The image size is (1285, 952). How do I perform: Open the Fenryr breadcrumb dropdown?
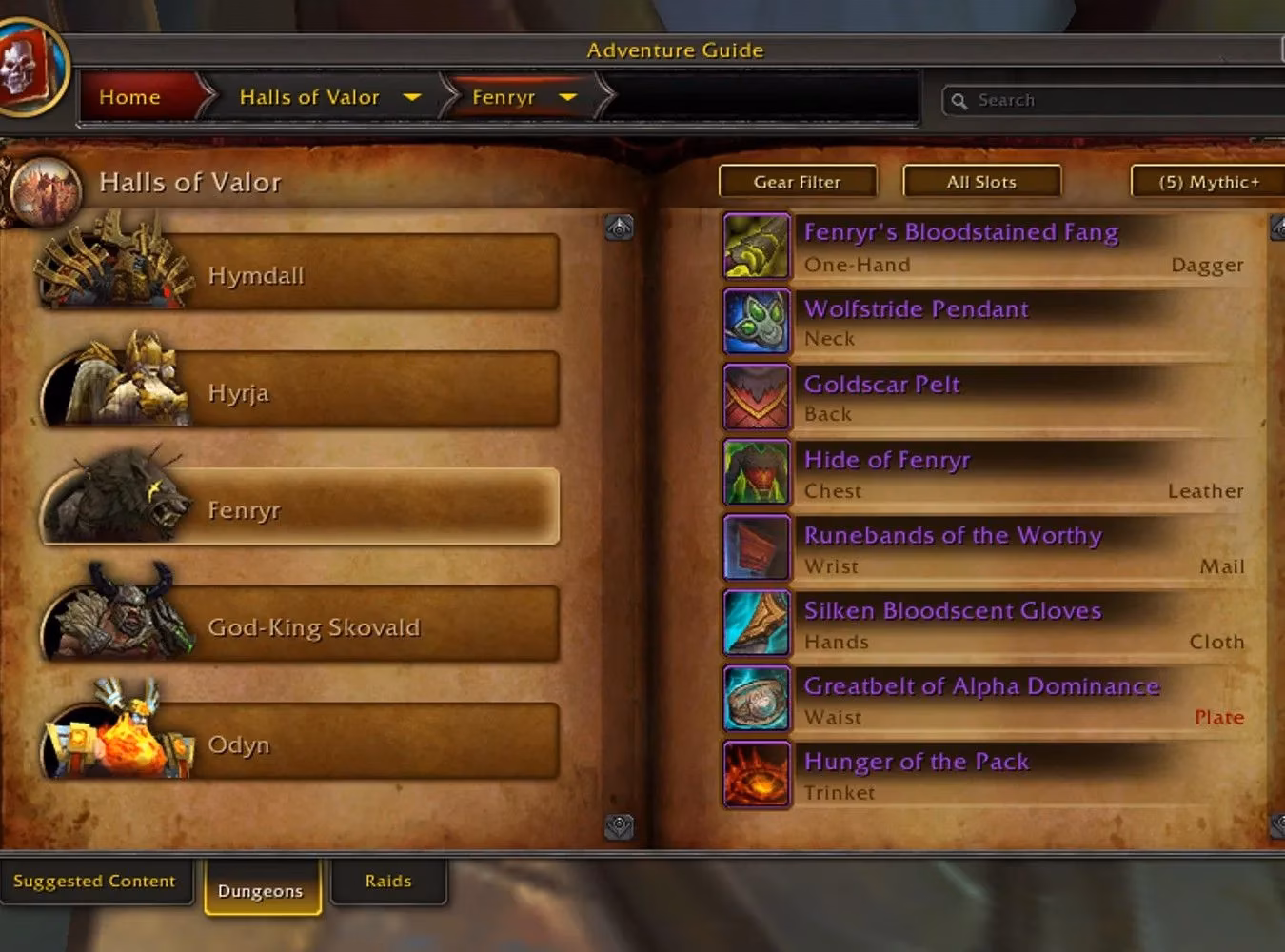(567, 97)
